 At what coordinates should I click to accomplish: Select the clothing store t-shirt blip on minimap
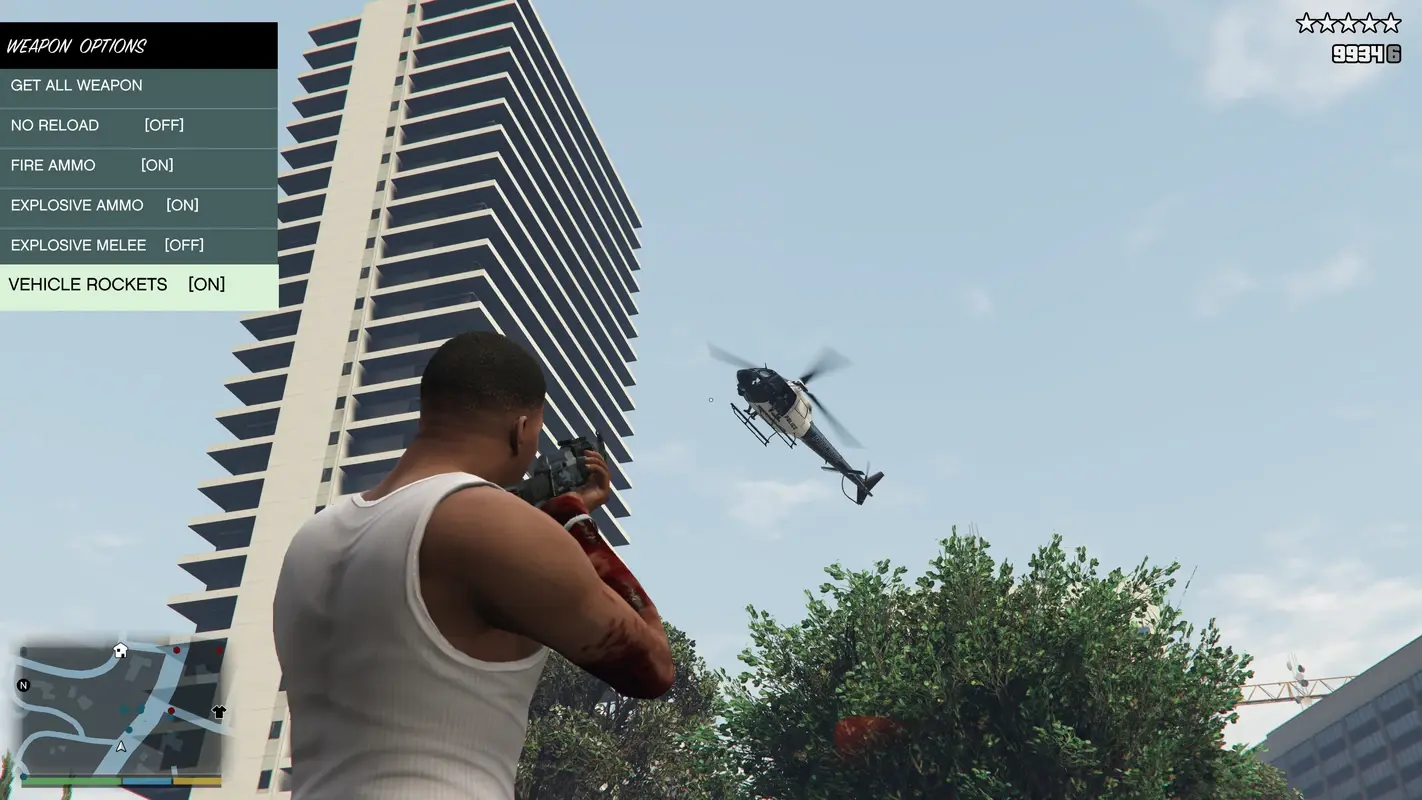(219, 711)
